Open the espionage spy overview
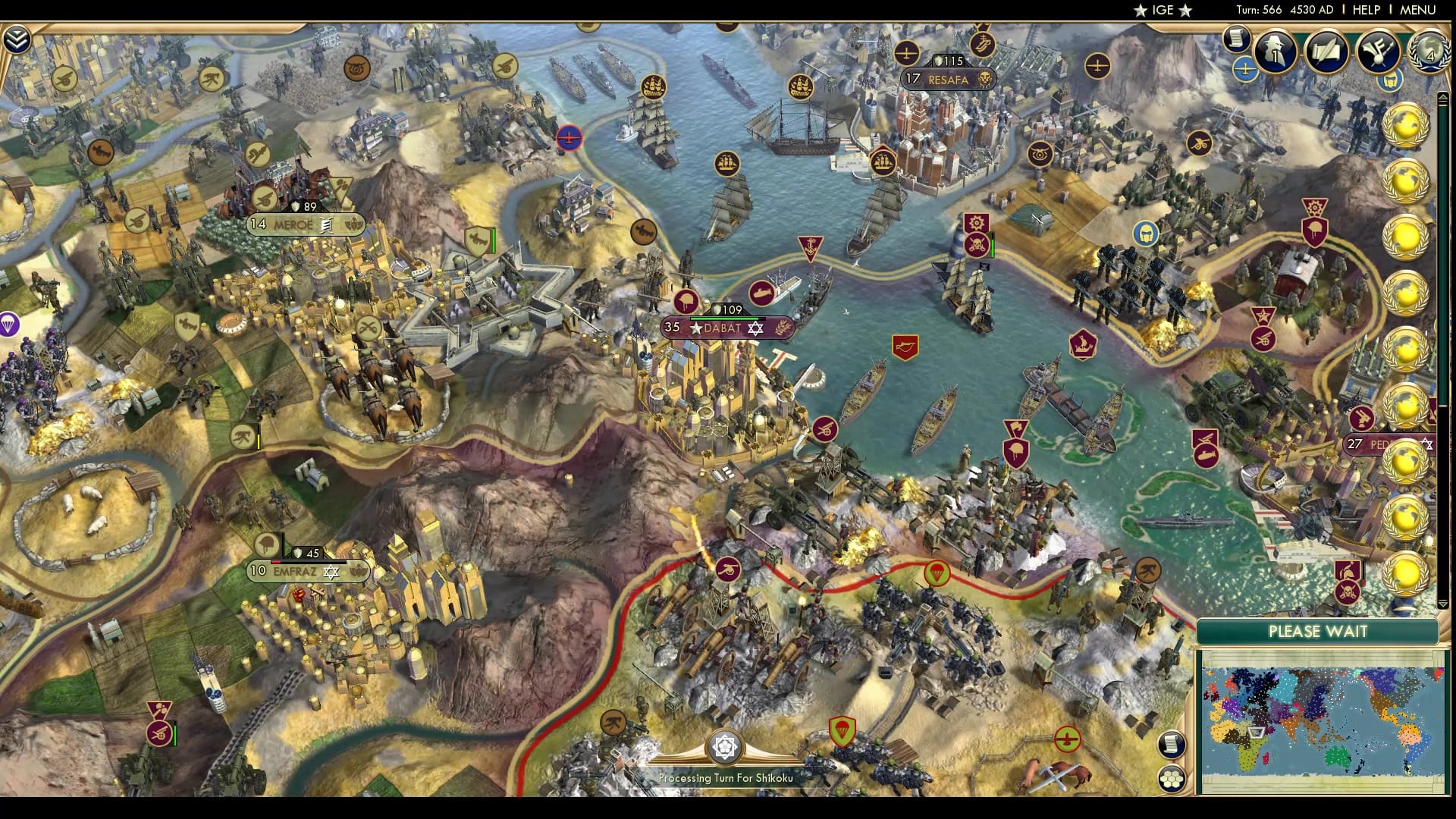Screen dimensions: 1456x819 tap(1275, 52)
